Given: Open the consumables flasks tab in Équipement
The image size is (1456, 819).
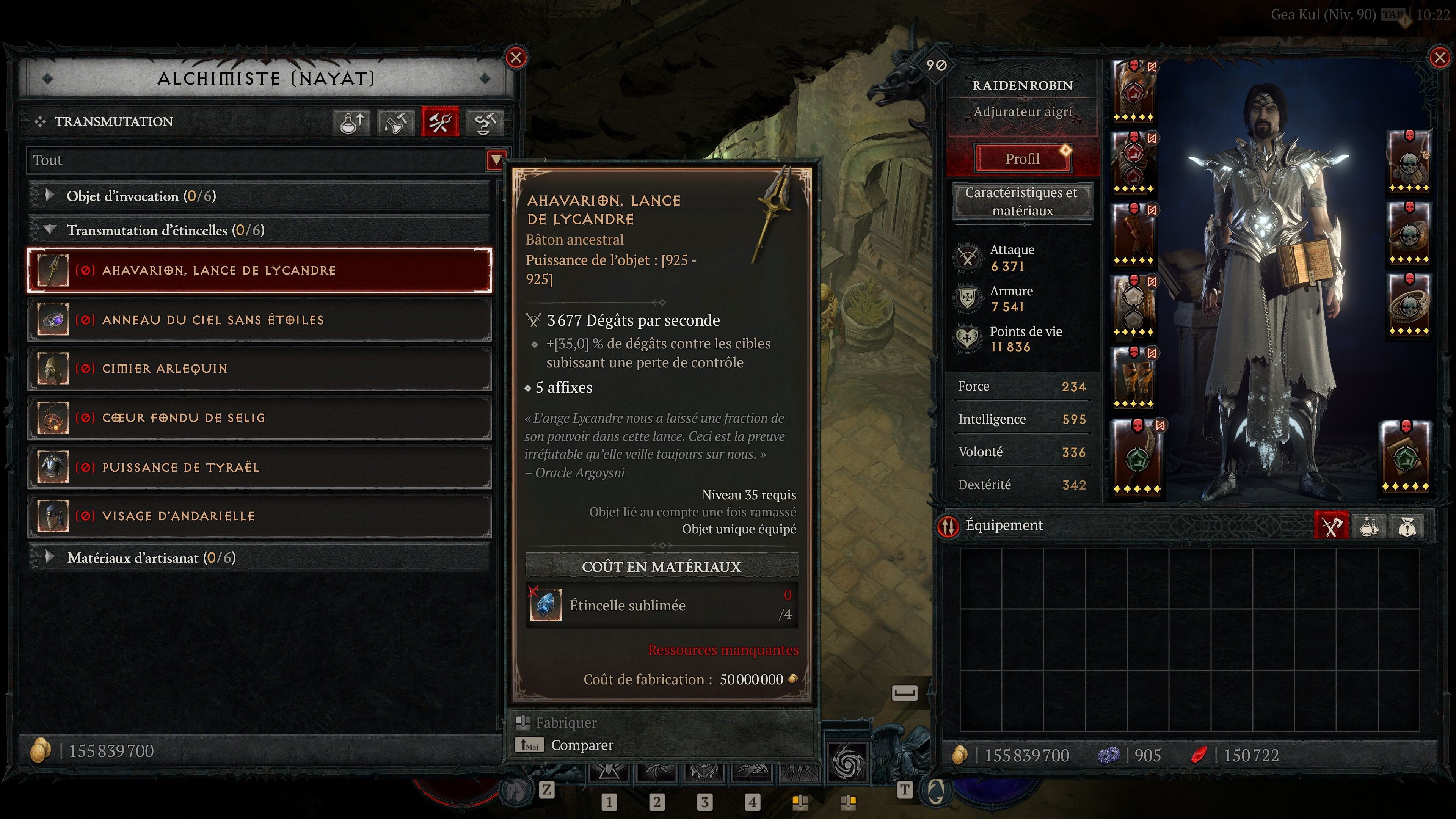Looking at the screenshot, I should pos(1370,526).
